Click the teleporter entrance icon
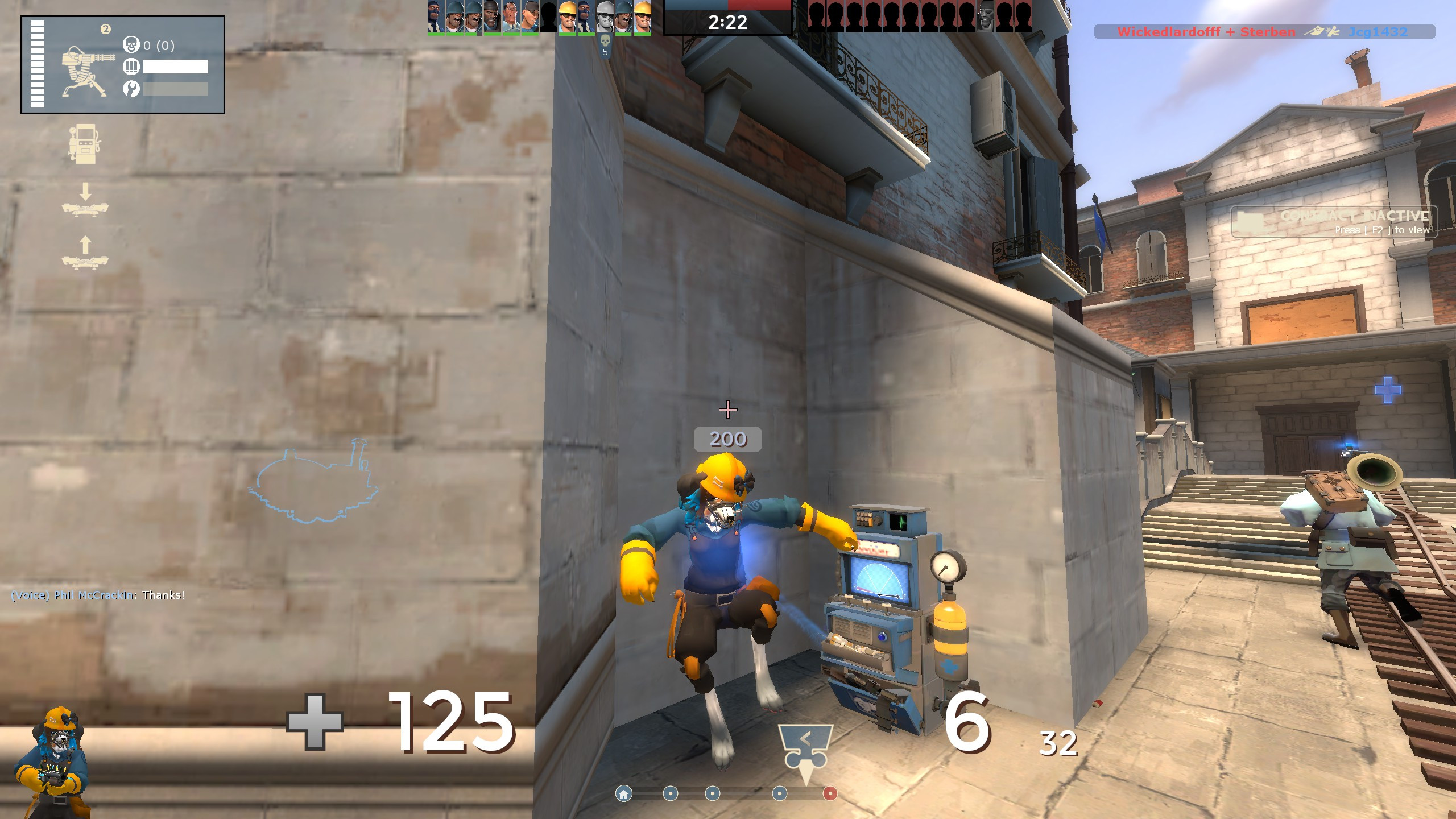This screenshot has height=819, width=1456. [x=85, y=209]
